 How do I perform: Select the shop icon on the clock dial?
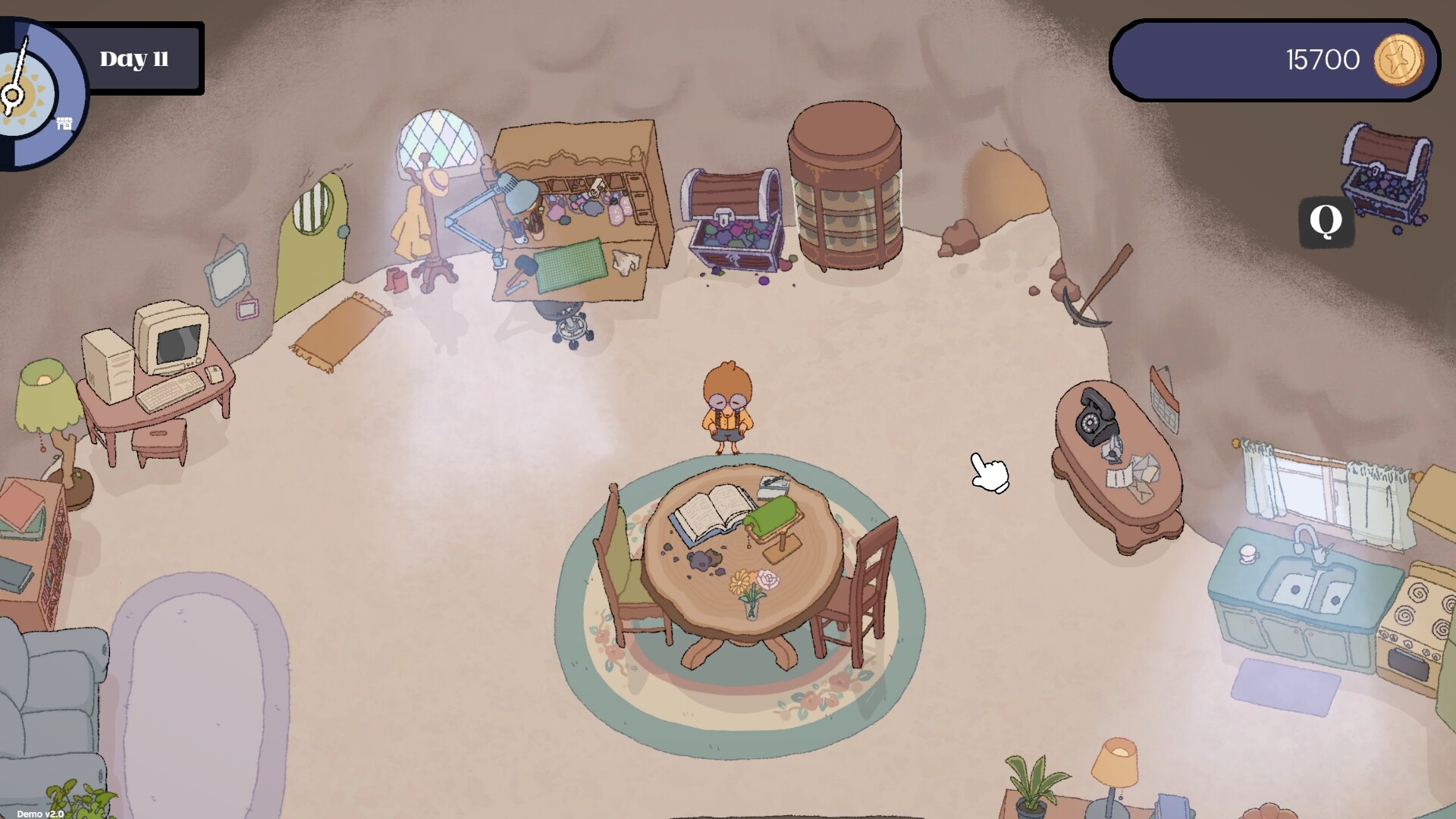[64, 123]
